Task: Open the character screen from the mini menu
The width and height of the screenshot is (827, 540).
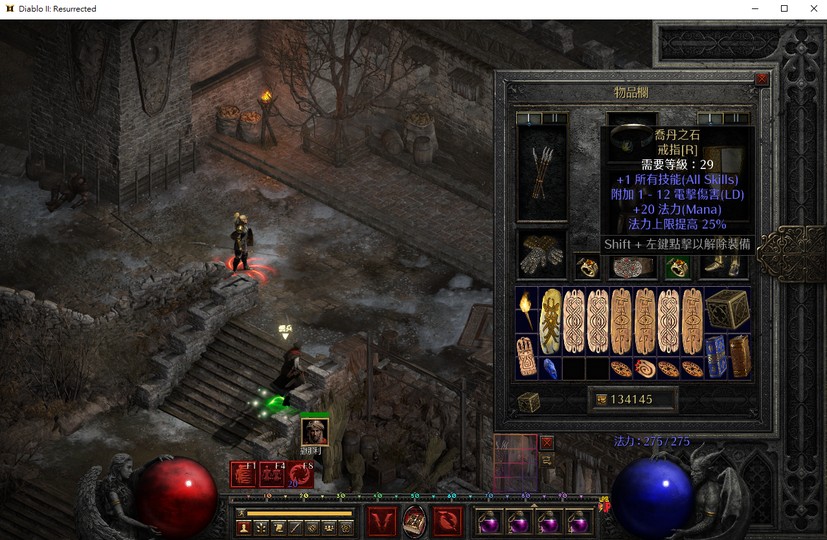Action: click(243, 527)
